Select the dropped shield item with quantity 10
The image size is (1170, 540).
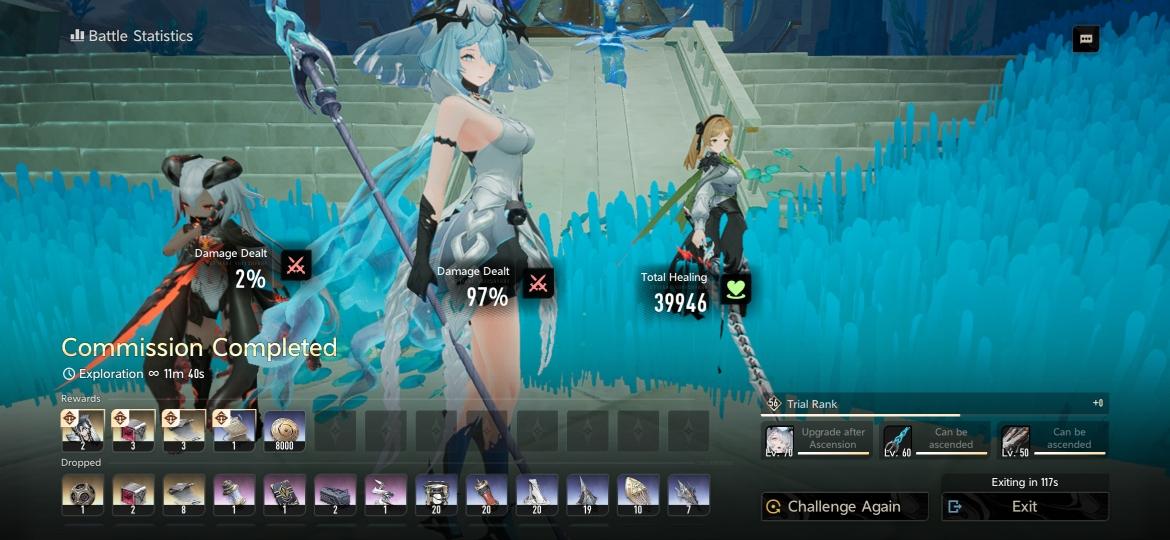click(x=638, y=495)
